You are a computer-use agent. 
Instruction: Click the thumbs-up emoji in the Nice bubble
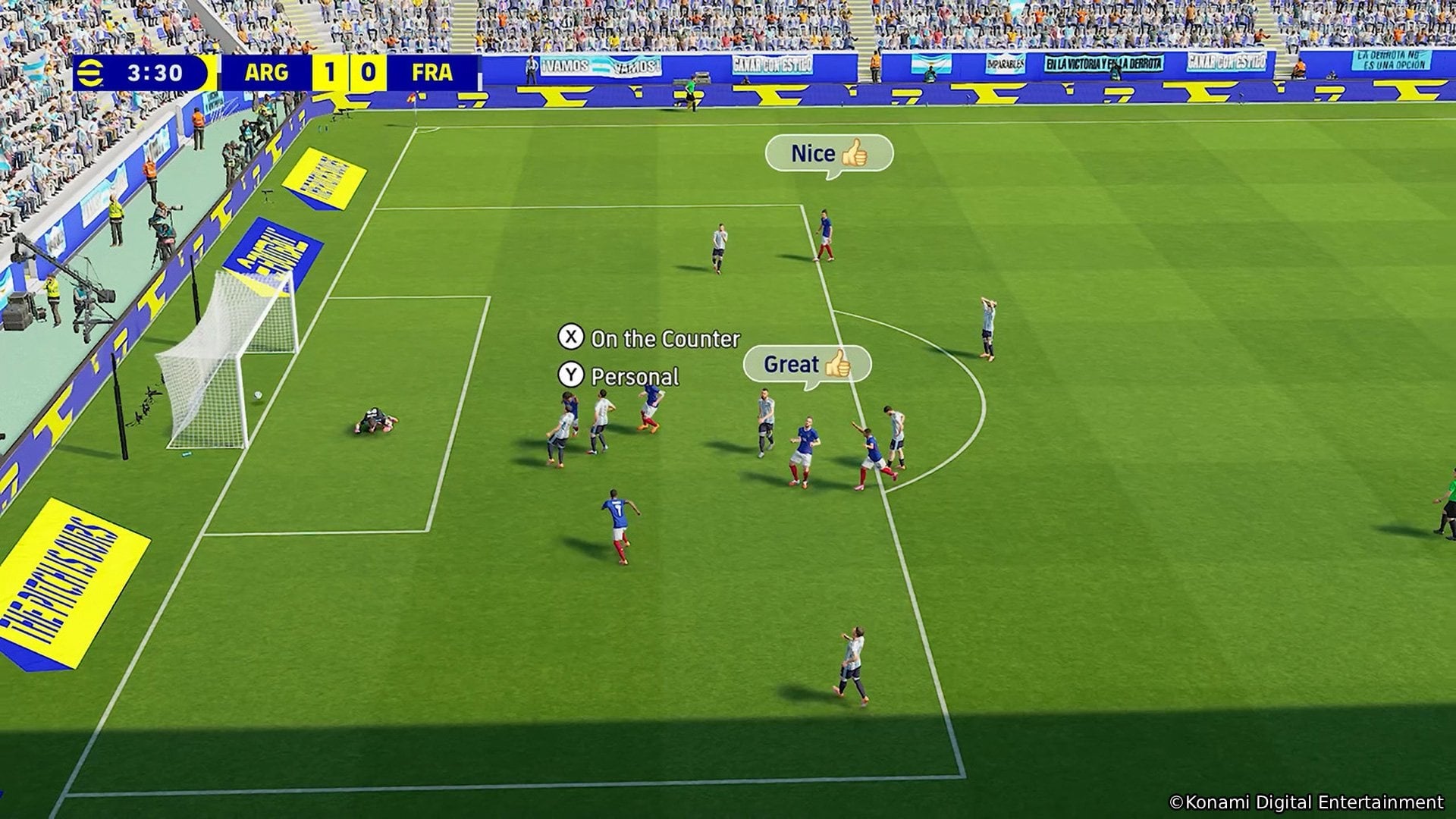coord(855,154)
